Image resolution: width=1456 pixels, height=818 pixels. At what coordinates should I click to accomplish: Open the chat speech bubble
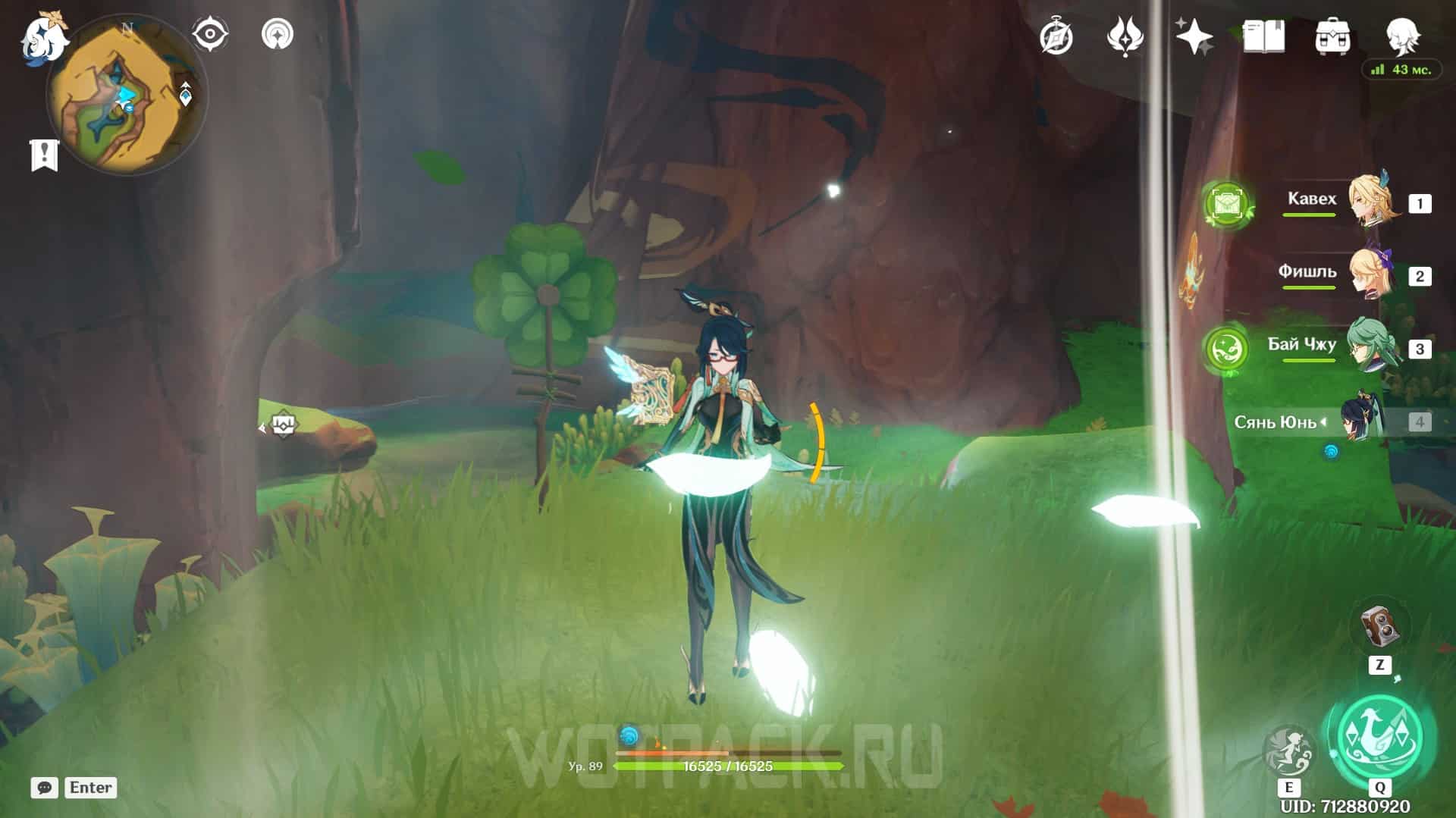45,788
